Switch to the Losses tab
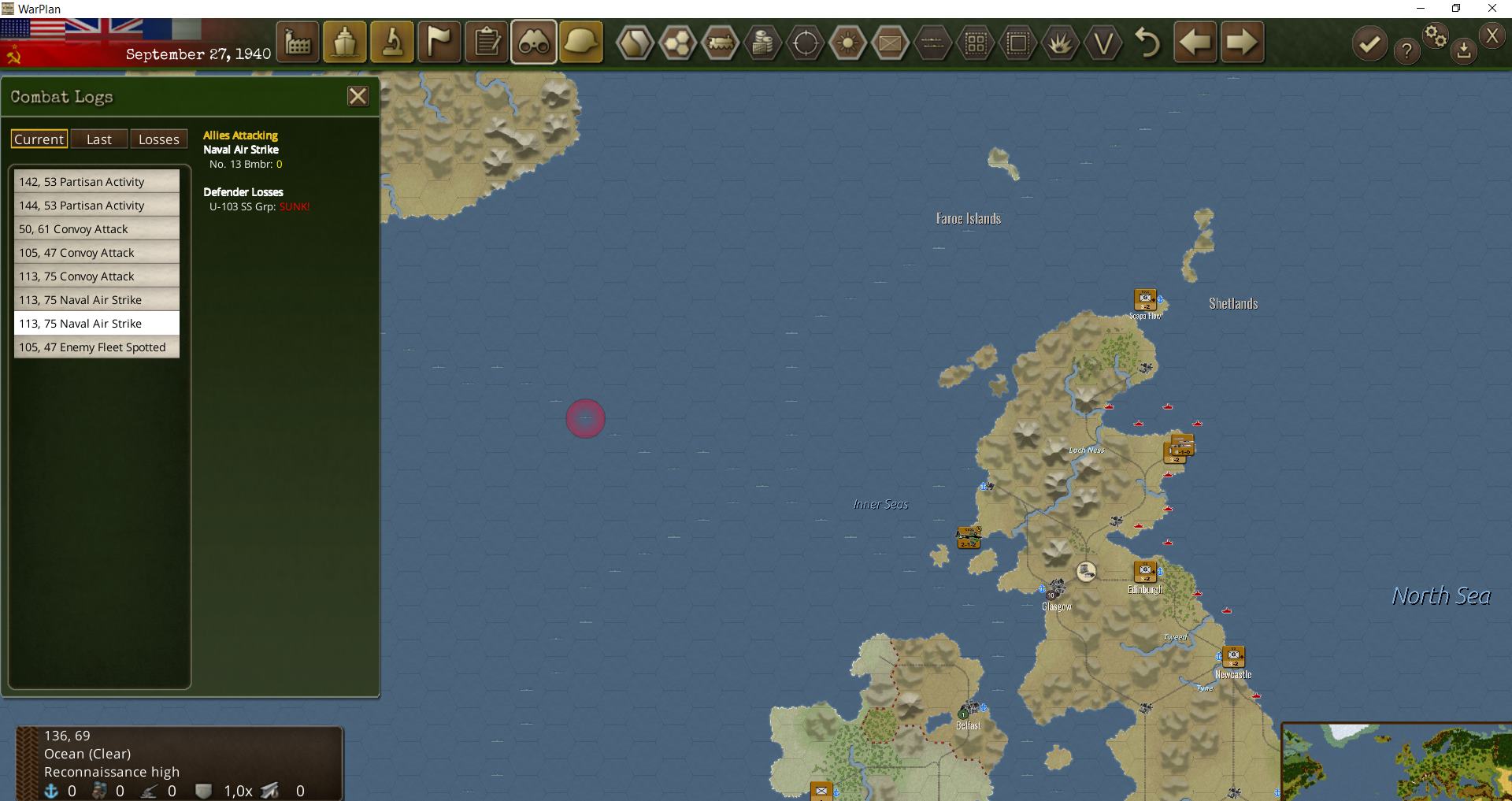The image size is (1512, 801). (x=159, y=139)
